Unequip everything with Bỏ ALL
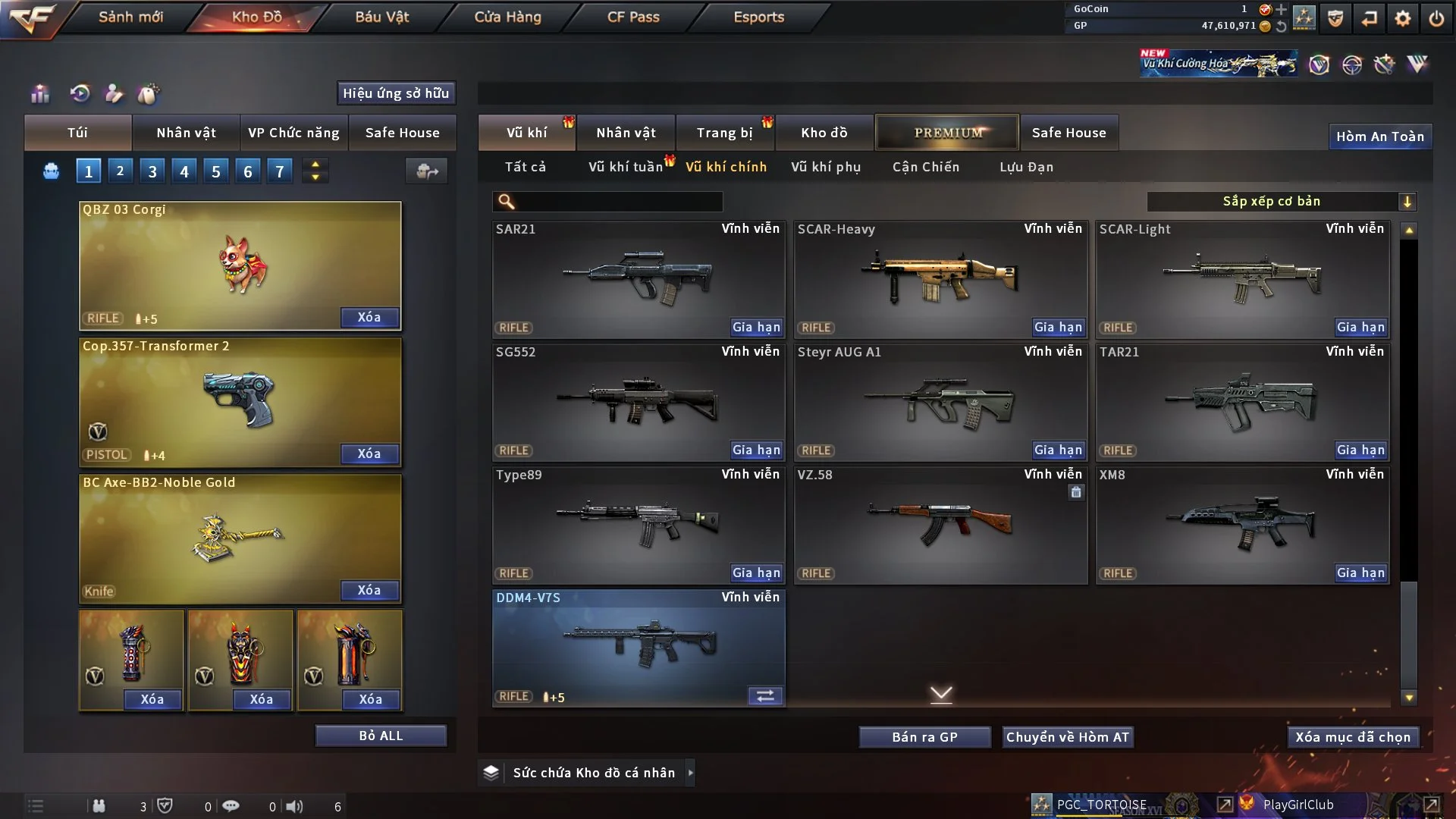This screenshot has width=1456, height=819. pos(381,736)
